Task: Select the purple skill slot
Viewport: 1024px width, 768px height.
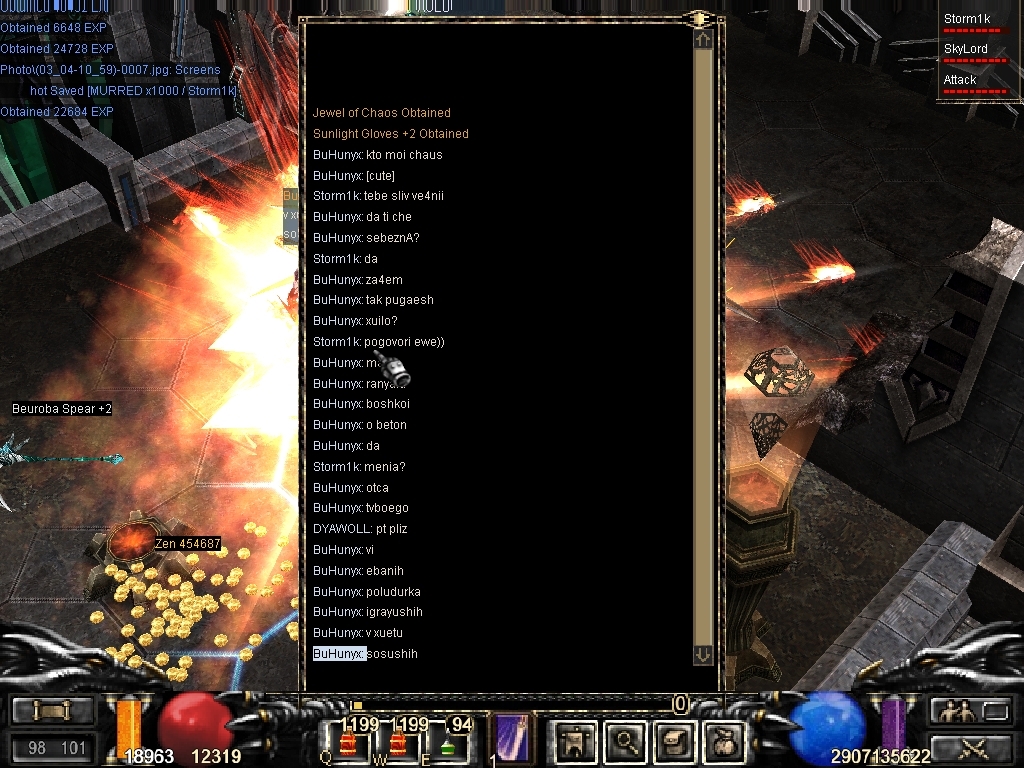Action: [x=513, y=739]
